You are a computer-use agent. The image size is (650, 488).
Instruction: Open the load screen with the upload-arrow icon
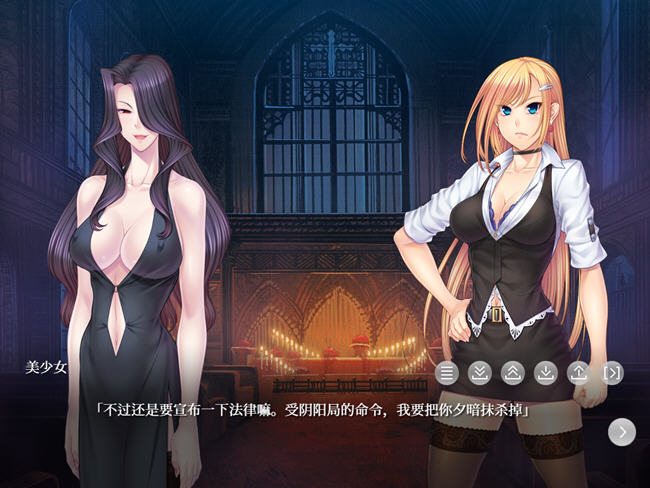coord(578,373)
